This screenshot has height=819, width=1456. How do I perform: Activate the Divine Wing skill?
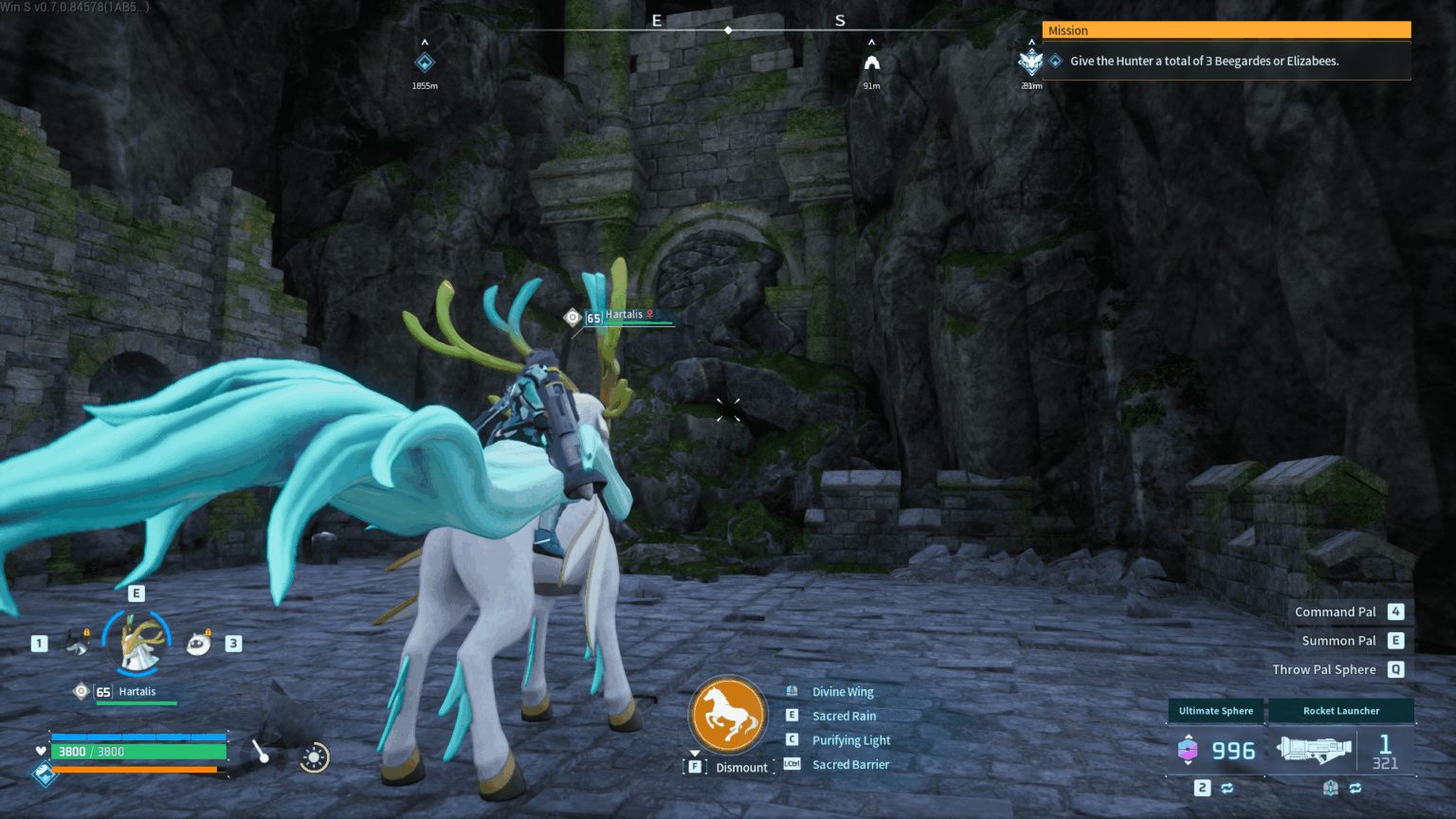842,692
